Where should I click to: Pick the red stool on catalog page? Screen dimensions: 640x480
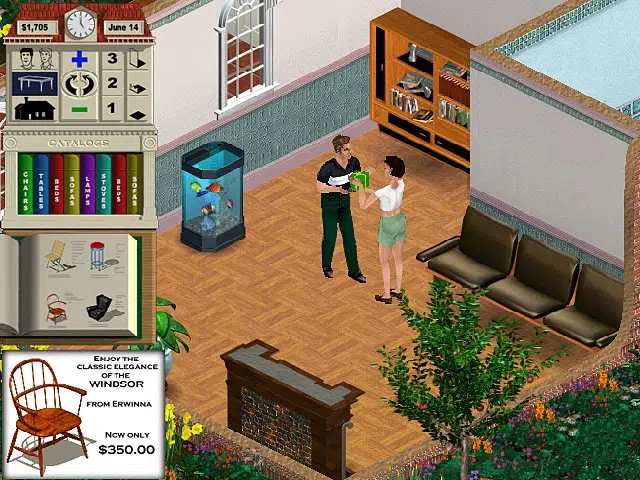98,259
